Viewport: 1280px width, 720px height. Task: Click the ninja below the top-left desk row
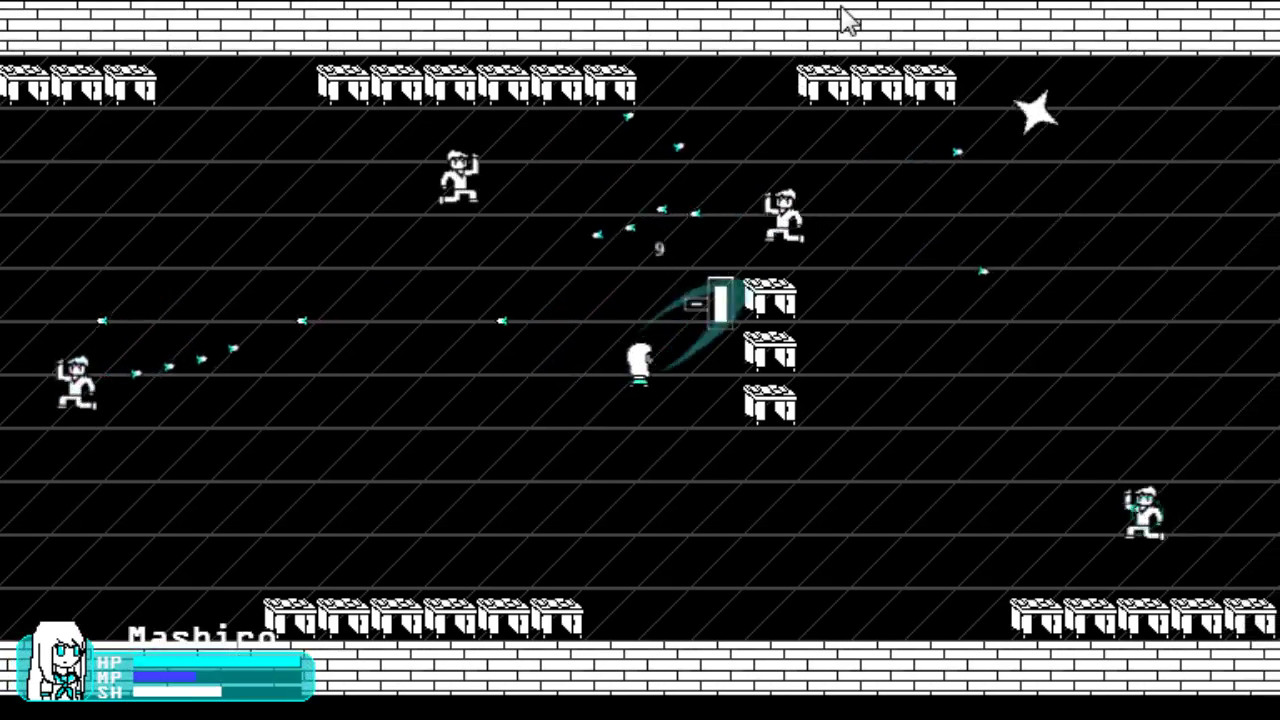[x=458, y=178]
